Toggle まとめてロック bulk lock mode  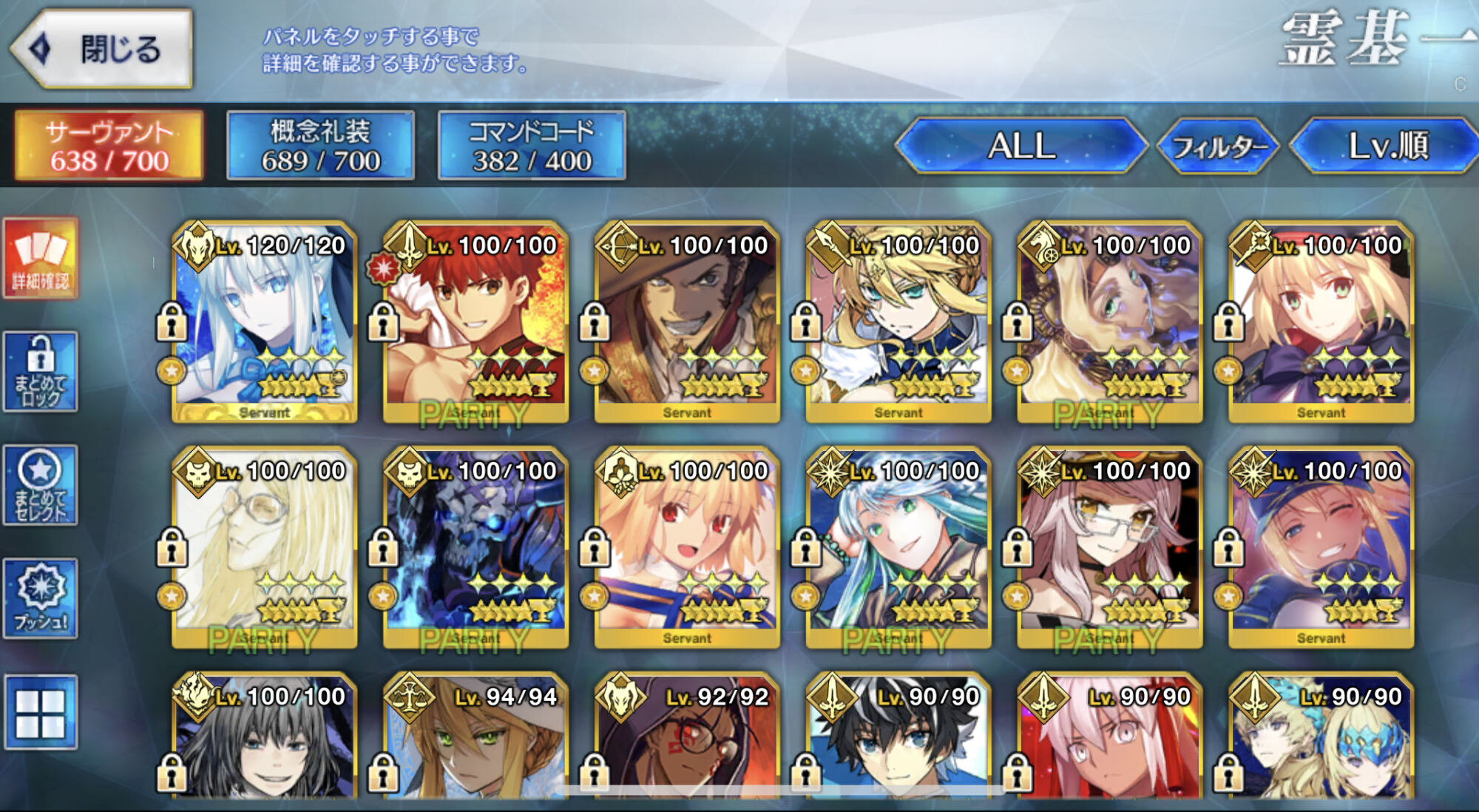click(x=41, y=372)
